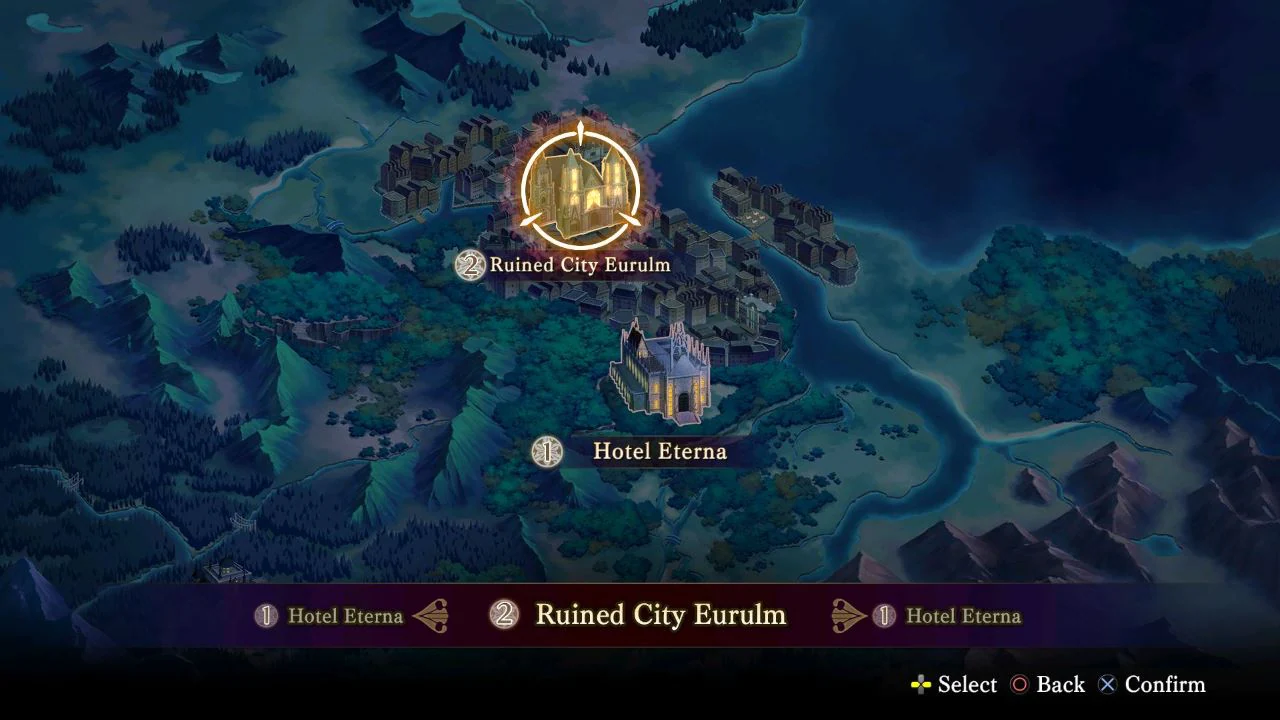Select the Ruined City Eurulm entry in bottom bar

point(662,615)
